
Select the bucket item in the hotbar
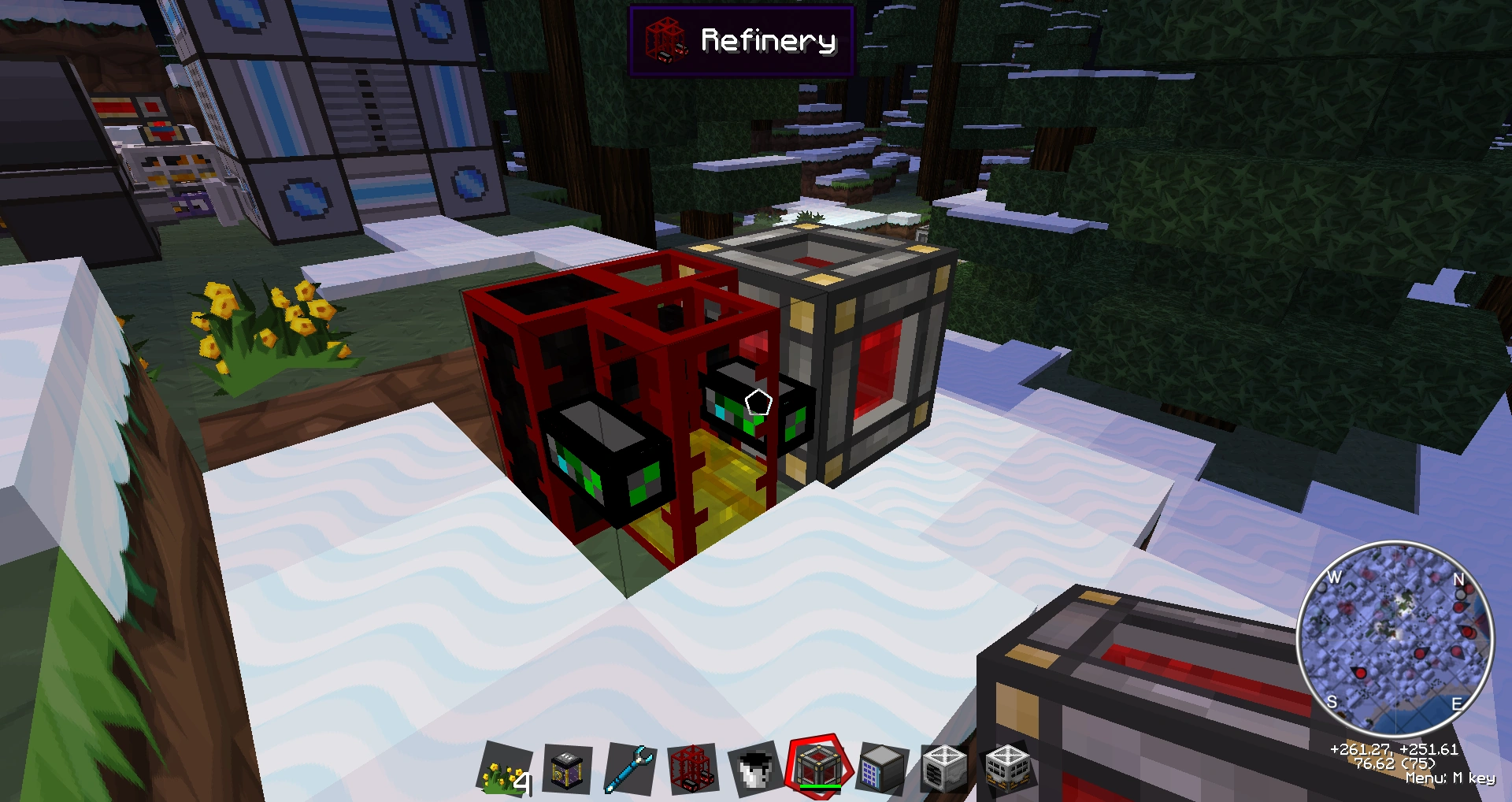point(752,768)
